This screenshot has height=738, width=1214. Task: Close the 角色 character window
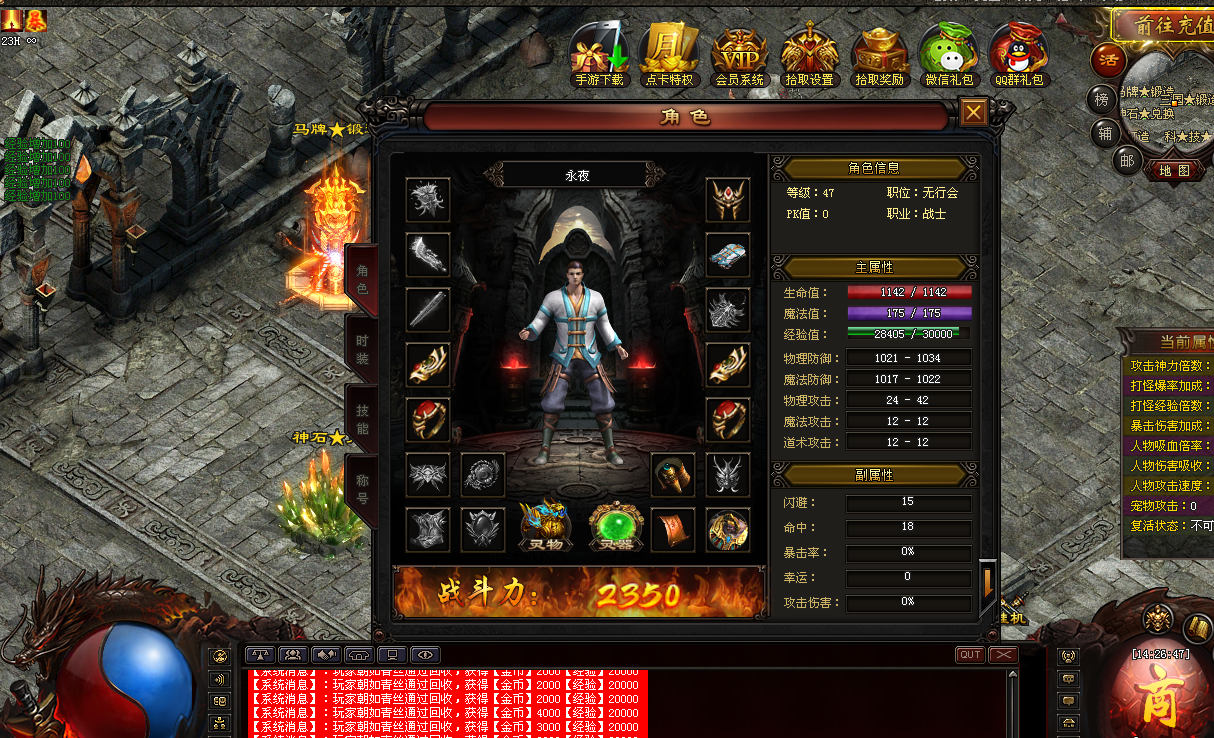973,113
